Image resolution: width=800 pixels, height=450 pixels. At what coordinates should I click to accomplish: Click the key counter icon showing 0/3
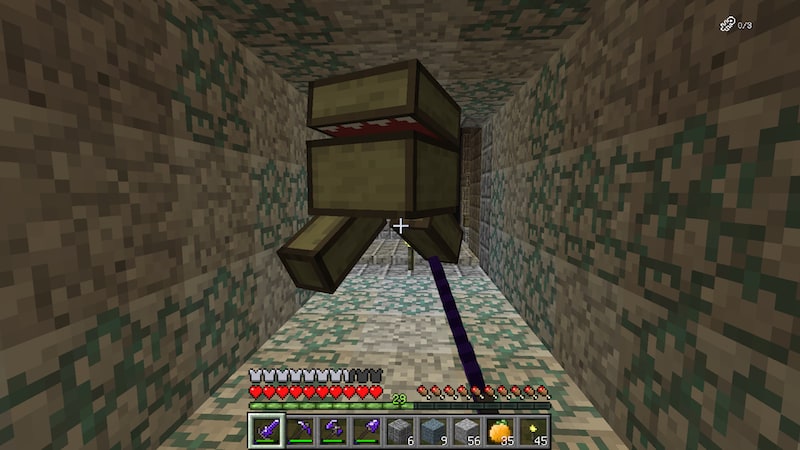(727, 25)
